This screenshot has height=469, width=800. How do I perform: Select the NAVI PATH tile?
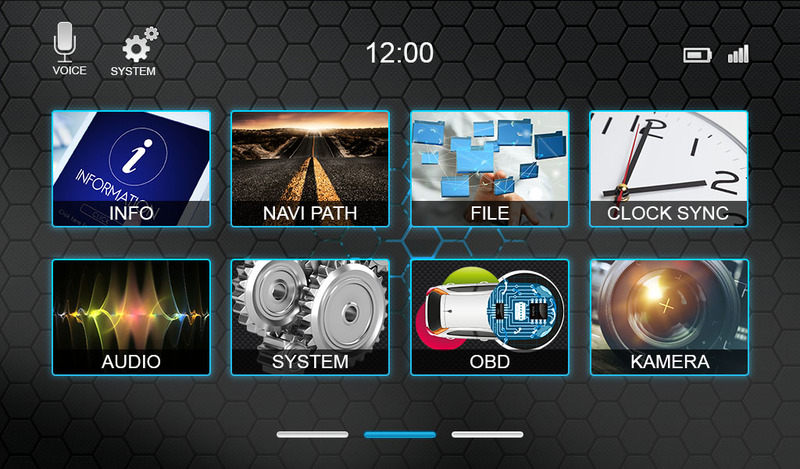coord(310,168)
